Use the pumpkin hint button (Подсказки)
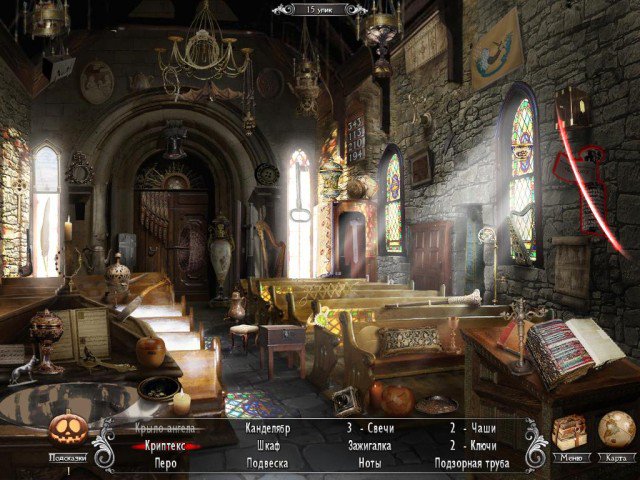This screenshot has height=480, width=640. (x=70, y=432)
